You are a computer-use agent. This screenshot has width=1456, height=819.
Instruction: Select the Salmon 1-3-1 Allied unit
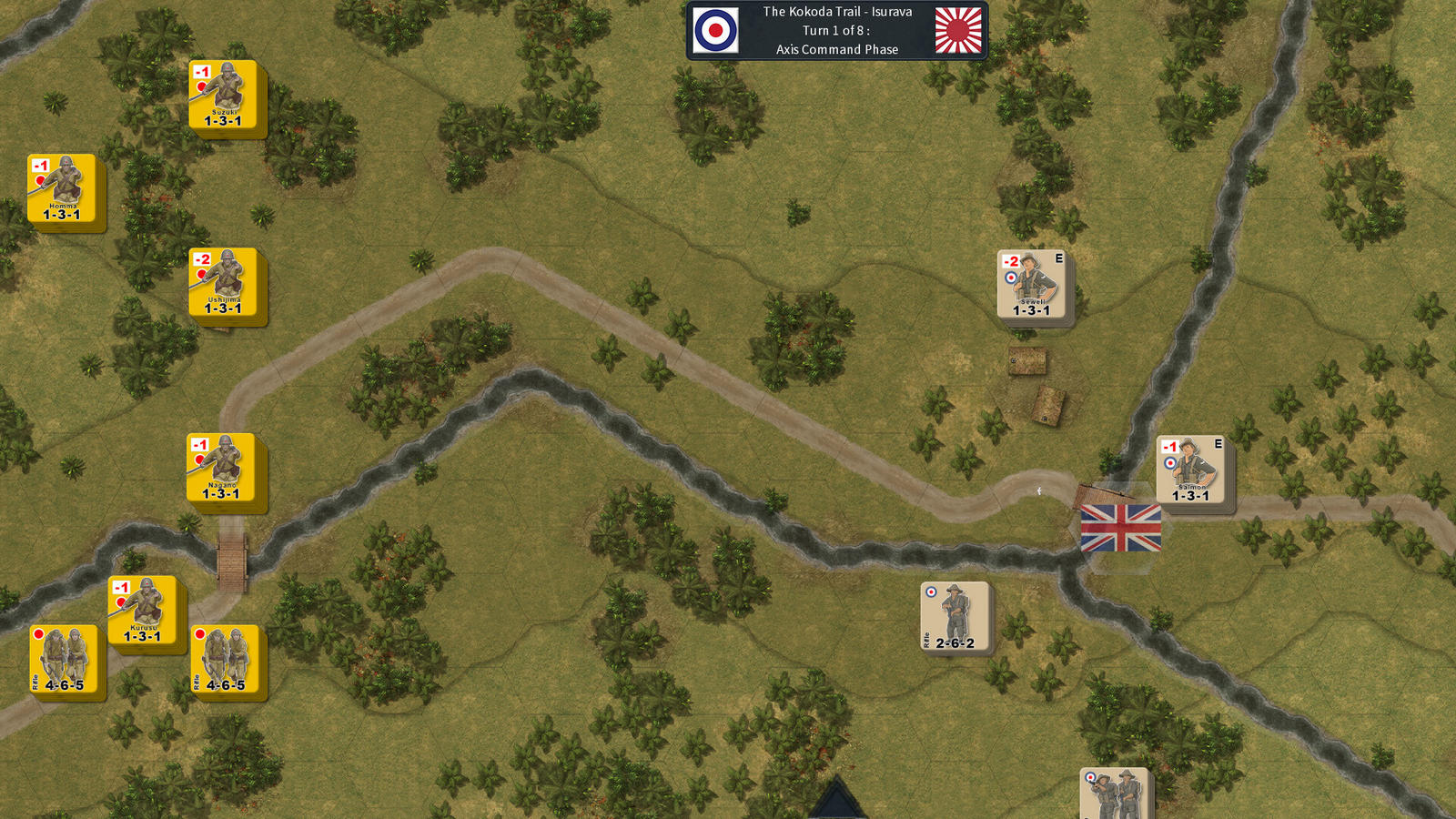[x=1192, y=469]
